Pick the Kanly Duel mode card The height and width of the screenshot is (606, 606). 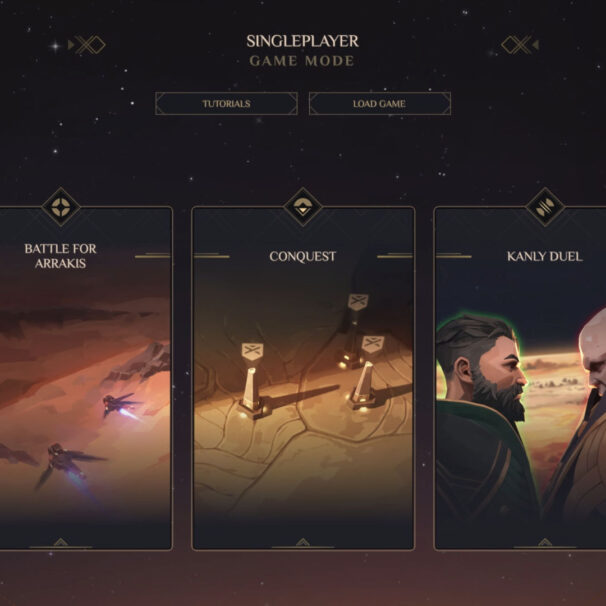pyautogui.click(x=520, y=380)
